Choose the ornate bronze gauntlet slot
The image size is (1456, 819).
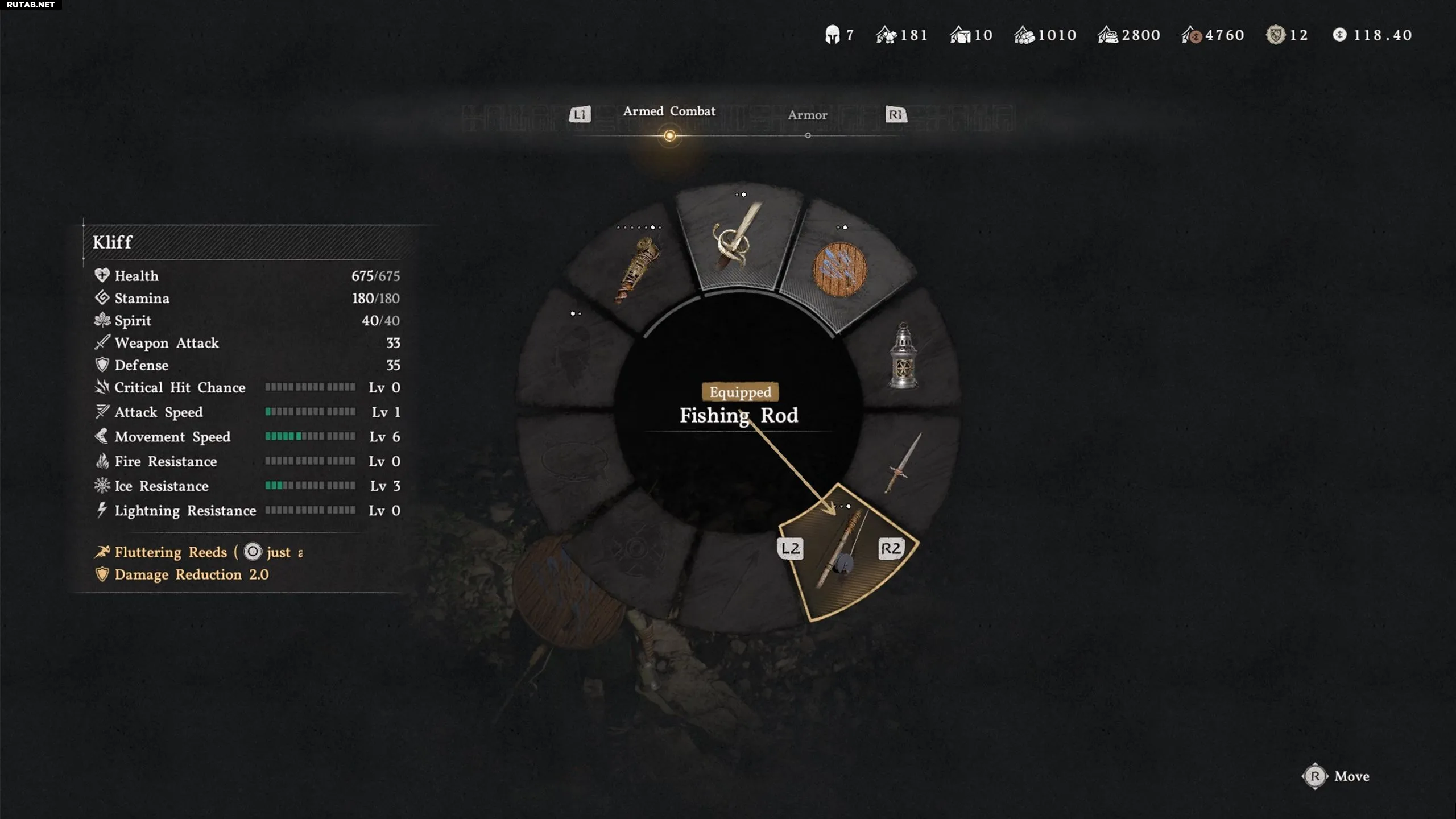tap(637, 269)
